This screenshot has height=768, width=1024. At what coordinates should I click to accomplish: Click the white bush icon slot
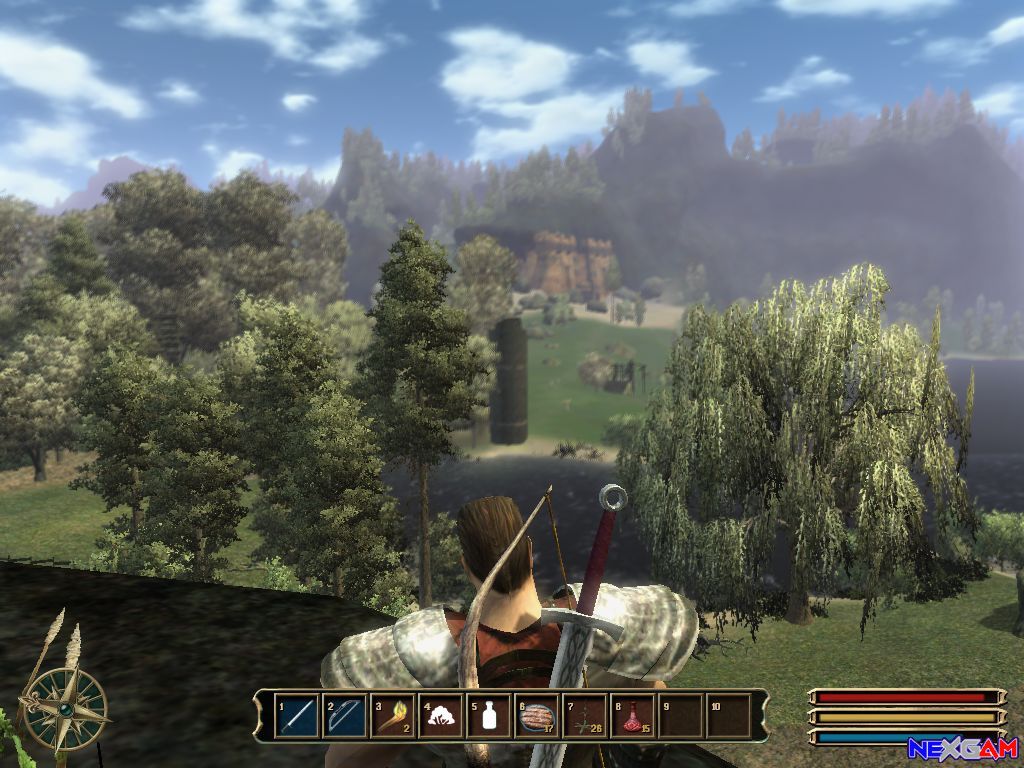point(440,716)
